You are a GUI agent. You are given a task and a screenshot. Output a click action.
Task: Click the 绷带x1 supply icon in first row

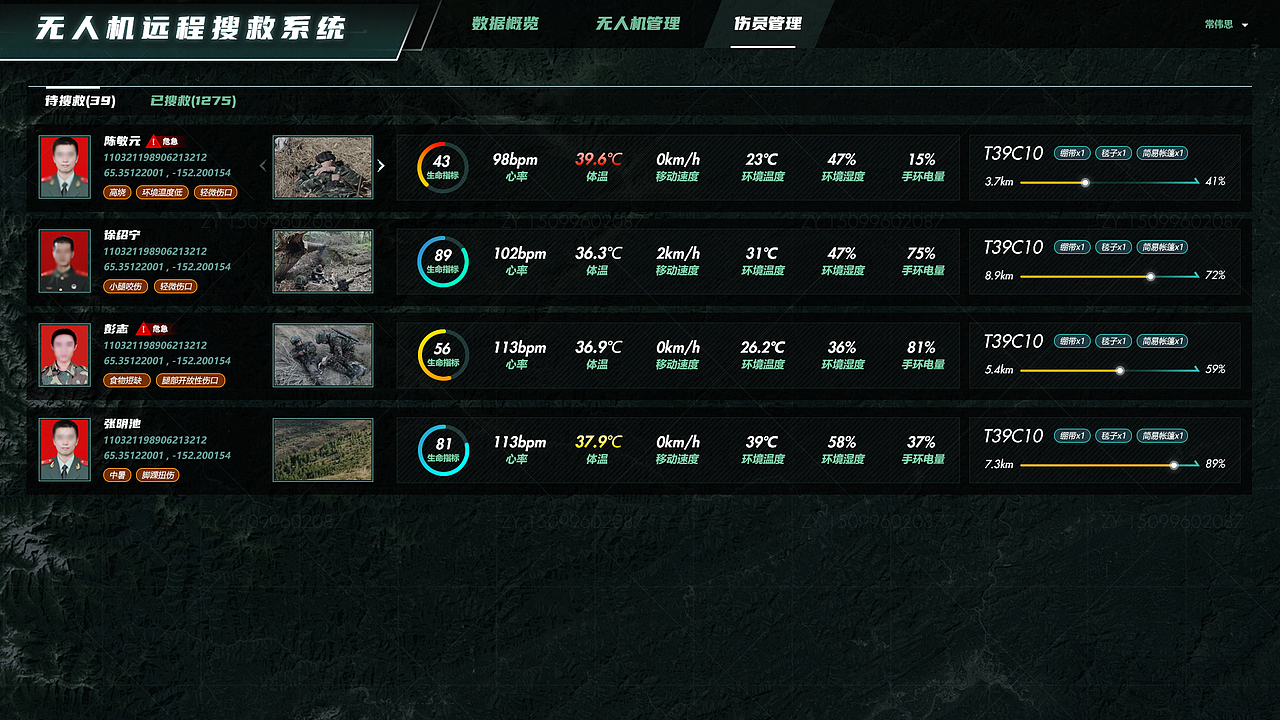(1072, 153)
